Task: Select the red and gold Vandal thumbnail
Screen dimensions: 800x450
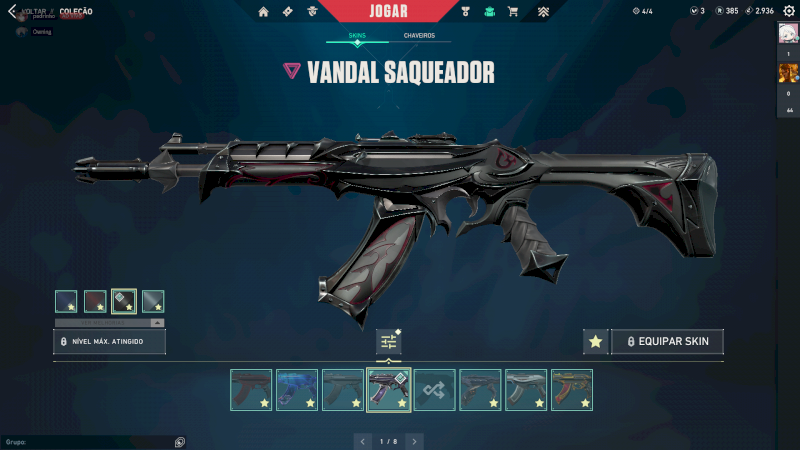Action: pyautogui.click(x=572, y=390)
